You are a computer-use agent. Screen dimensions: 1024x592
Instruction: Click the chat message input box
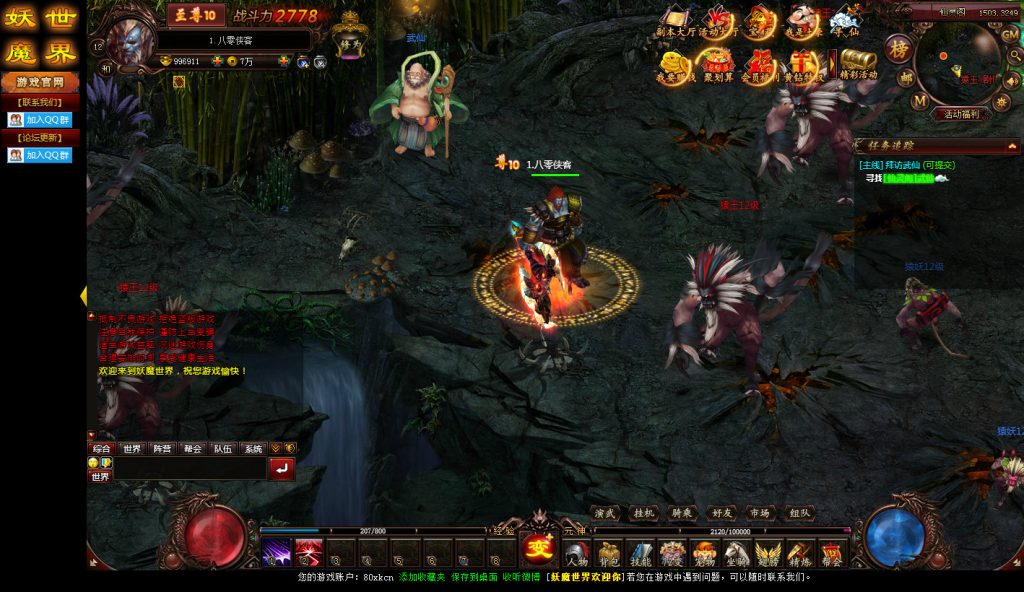190,468
